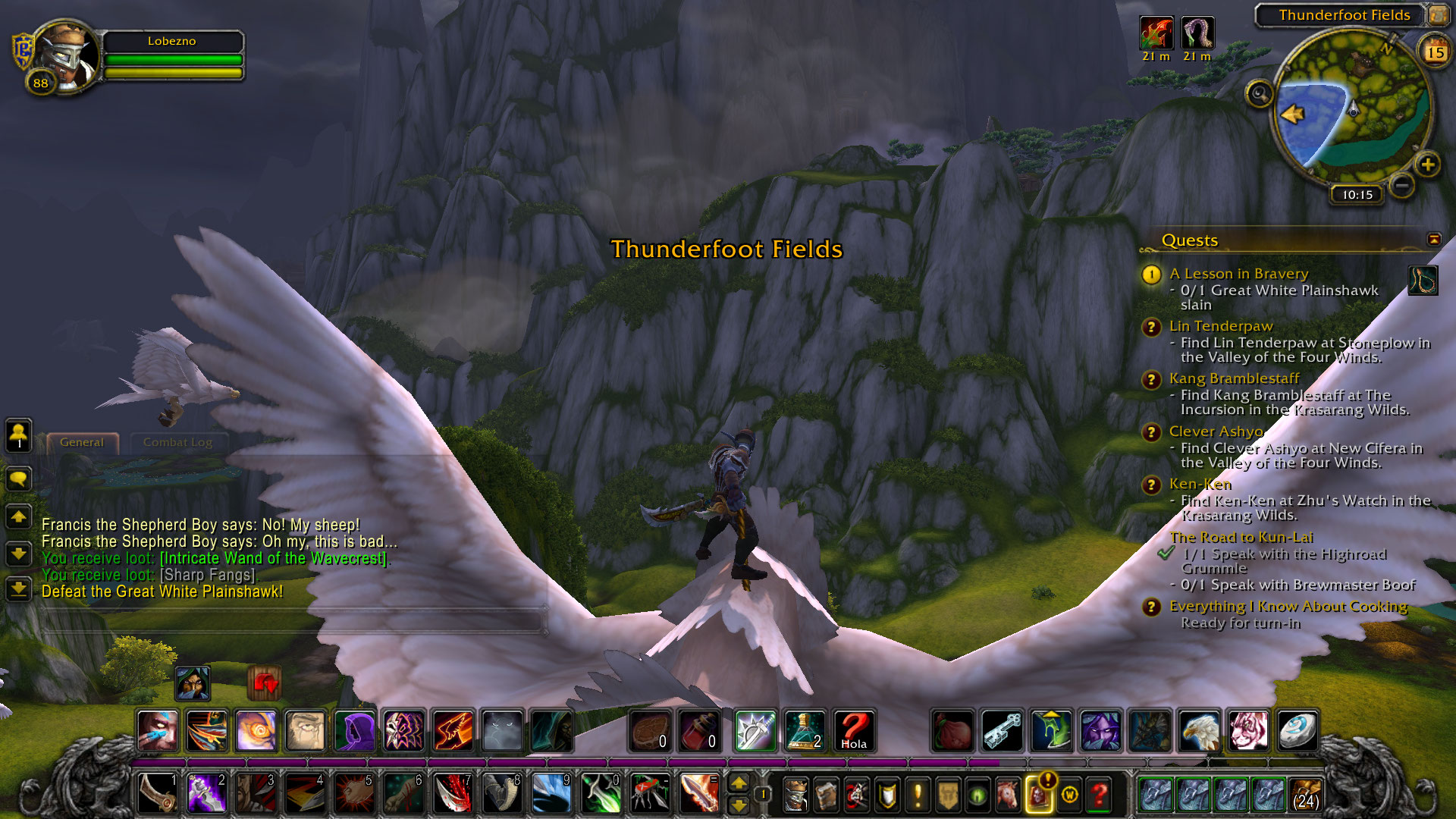Select the A Lesson in Bravery quest
This screenshot has width=1456, height=819.
tap(1238, 274)
